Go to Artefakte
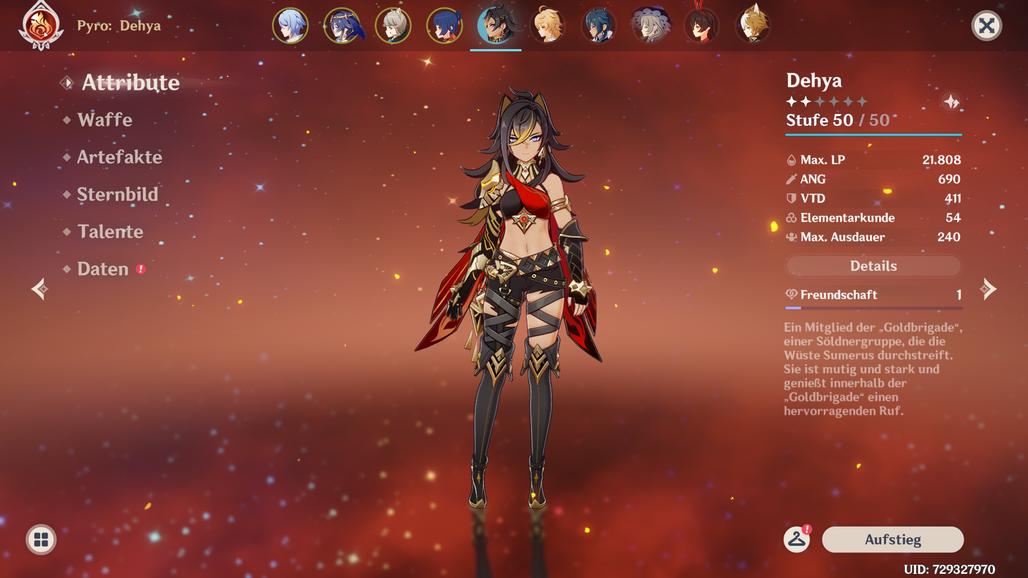Image resolution: width=1028 pixels, height=578 pixels. [119, 157]
